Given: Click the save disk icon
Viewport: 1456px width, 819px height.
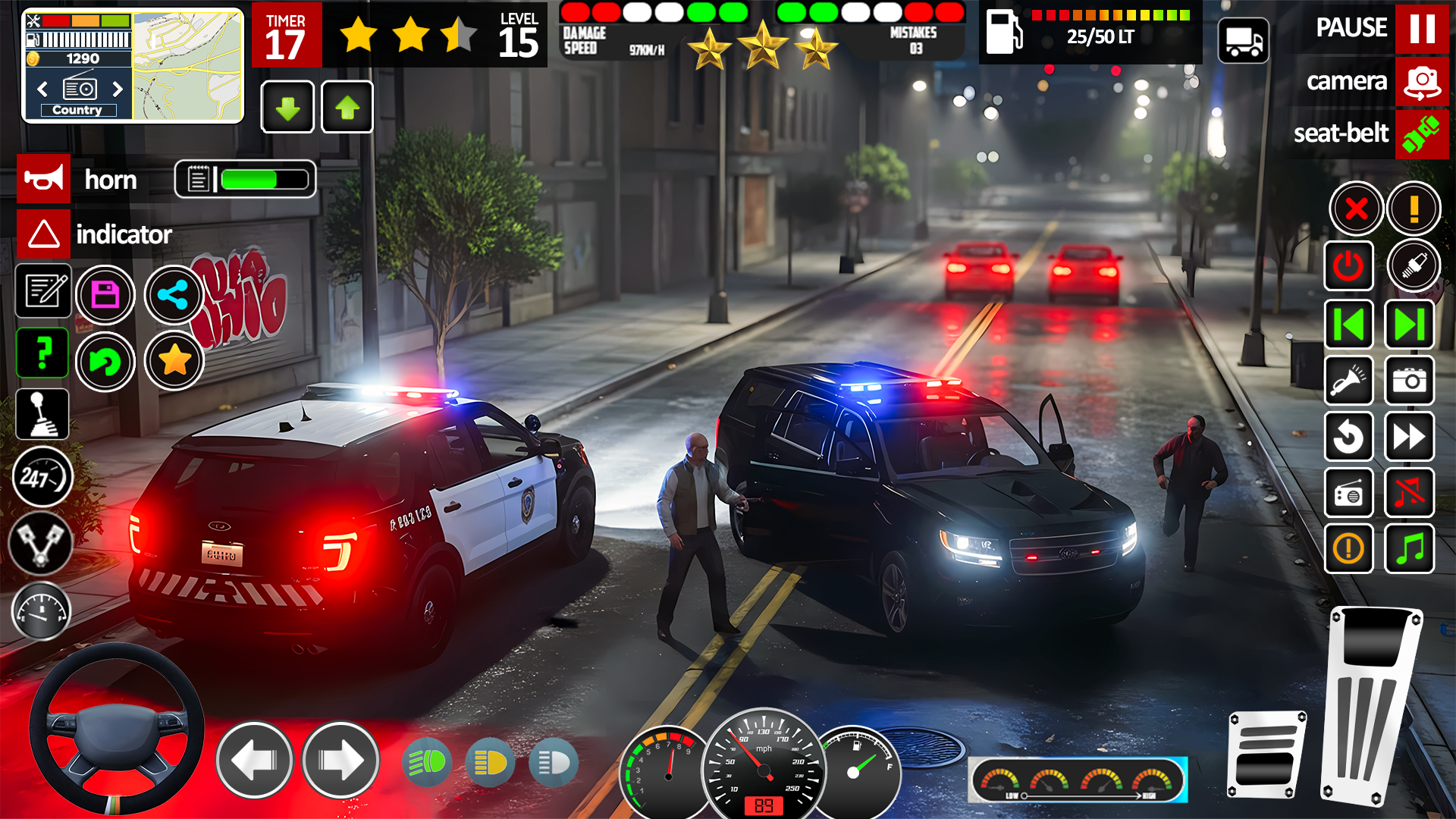Looking at the screenshot, I should 106,294.
